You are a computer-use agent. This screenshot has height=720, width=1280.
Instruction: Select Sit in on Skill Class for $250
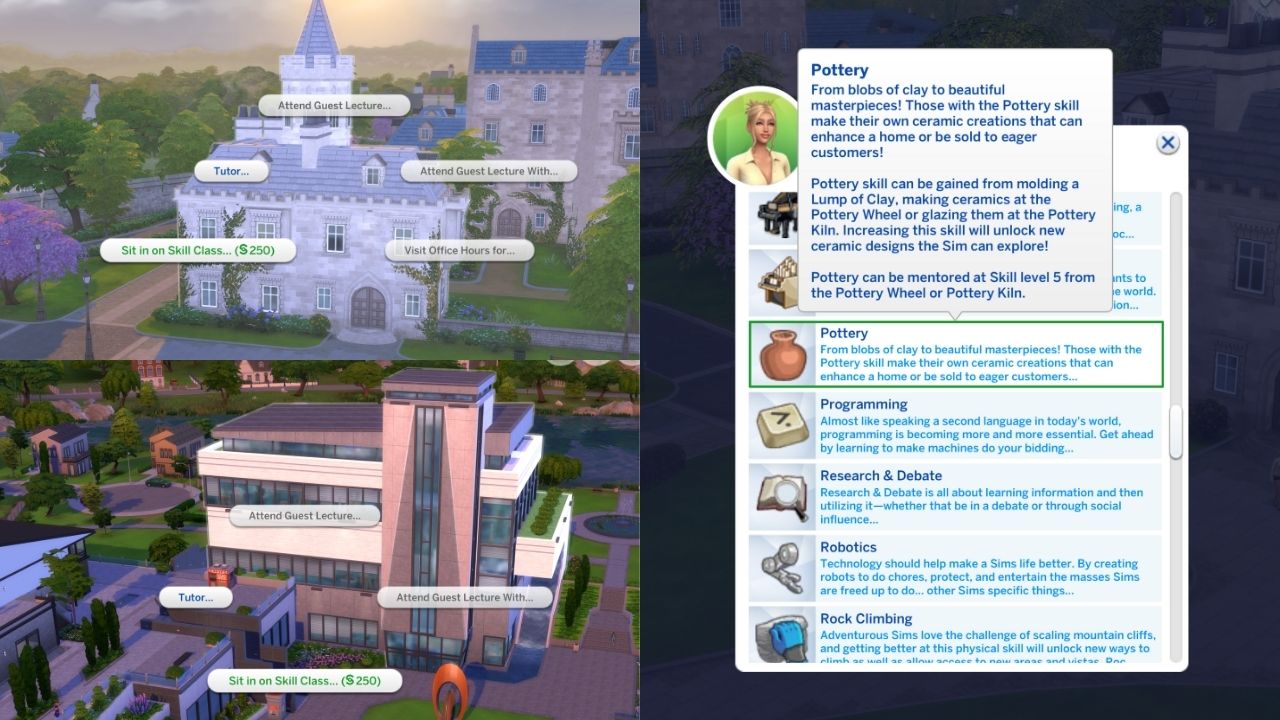pyautogui.click(x=196, y=251)
